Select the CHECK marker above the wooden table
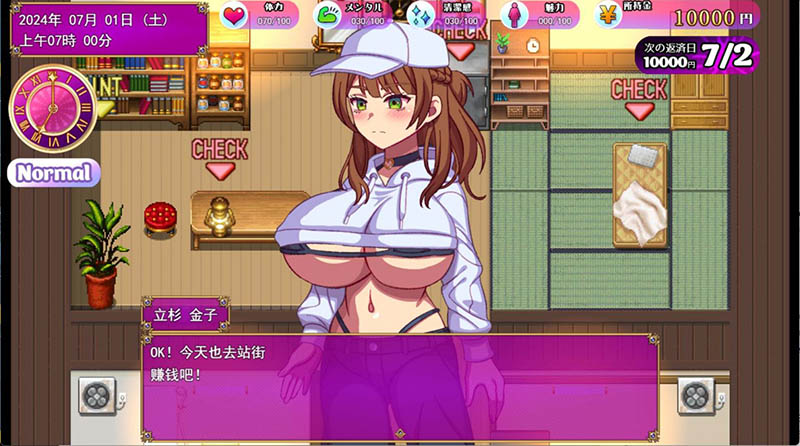 (219, 157)
